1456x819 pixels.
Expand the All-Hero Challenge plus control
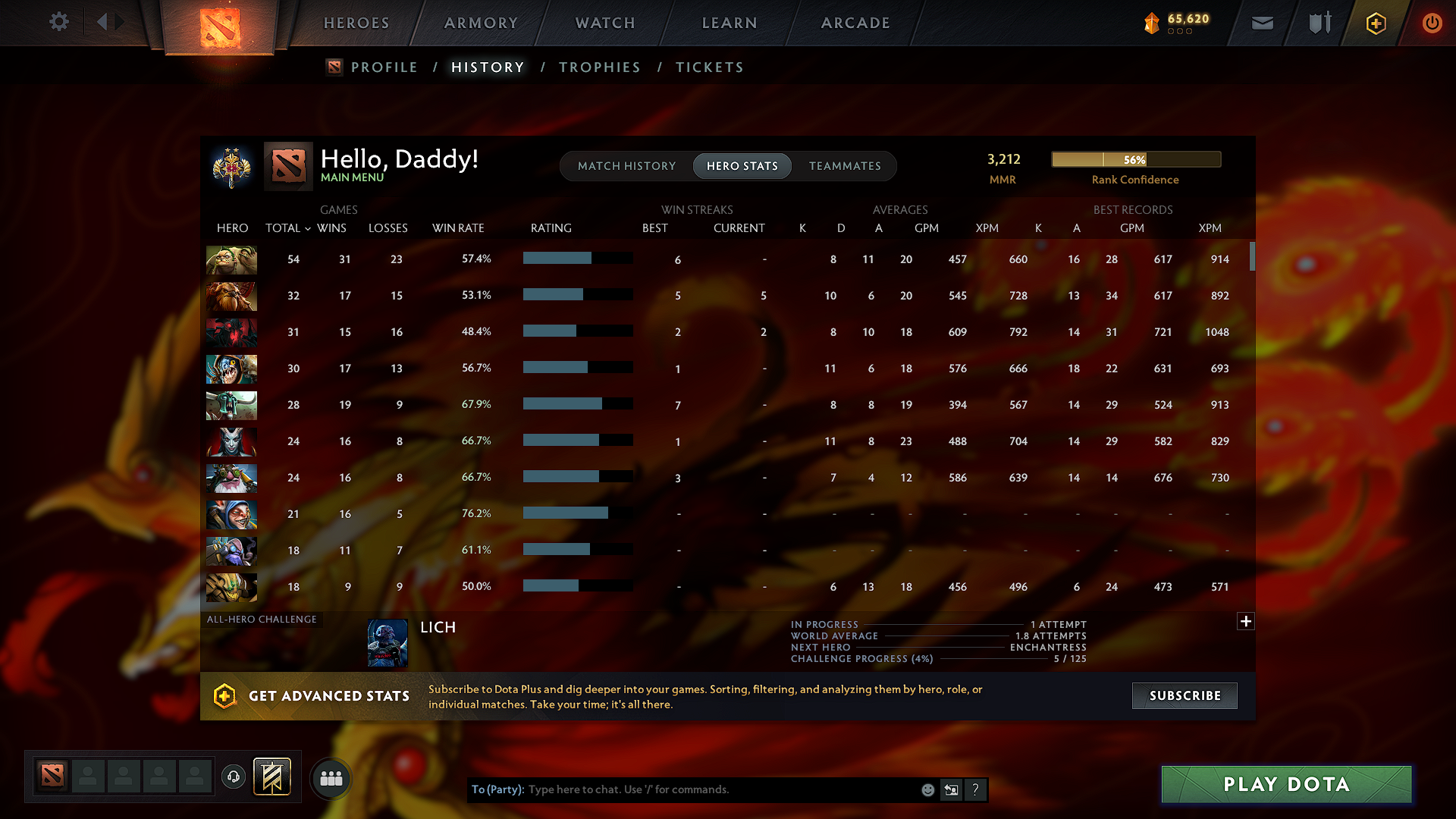(1246, 621)
